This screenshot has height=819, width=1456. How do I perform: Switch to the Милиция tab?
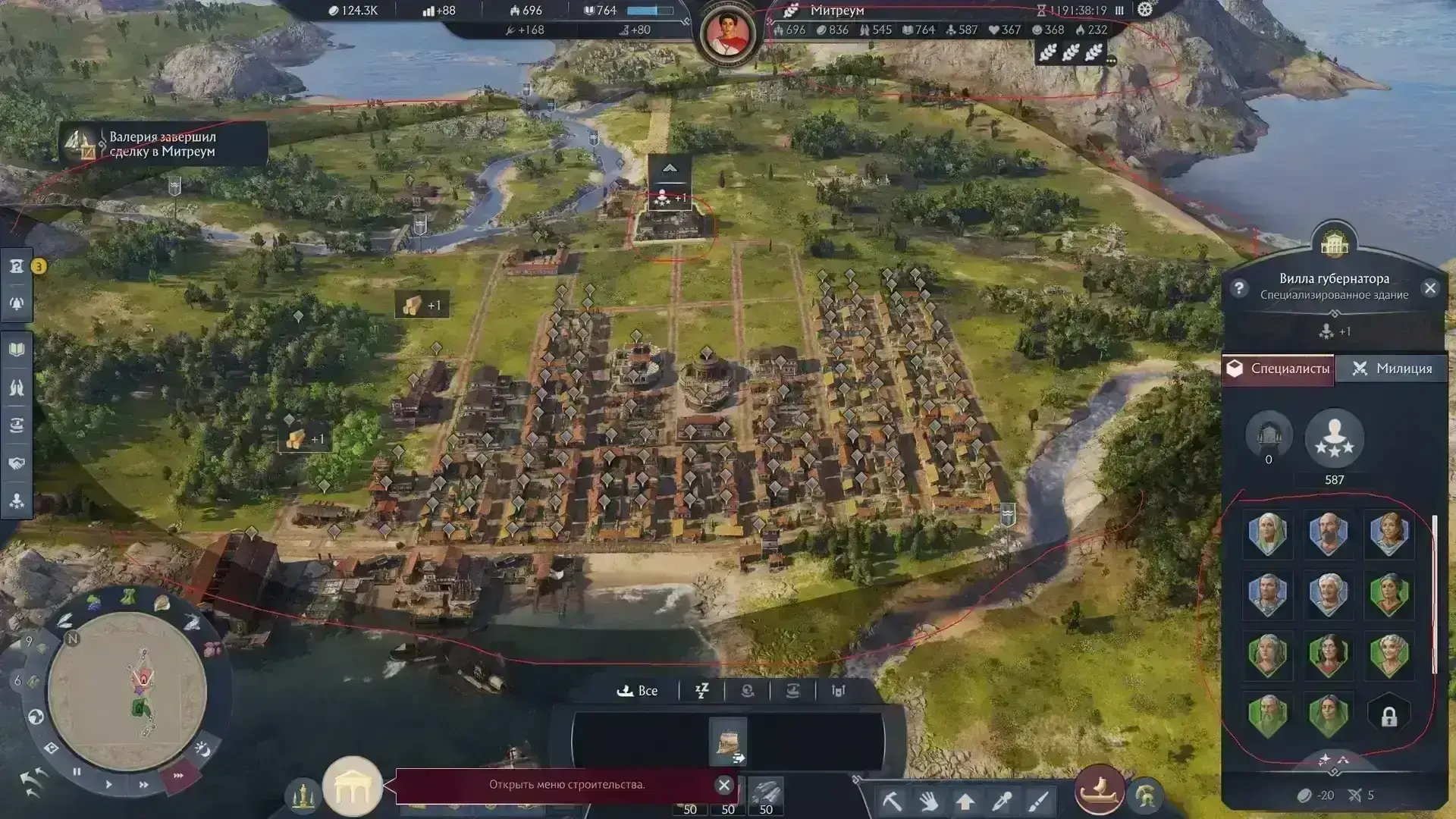tap(1392, 369)
